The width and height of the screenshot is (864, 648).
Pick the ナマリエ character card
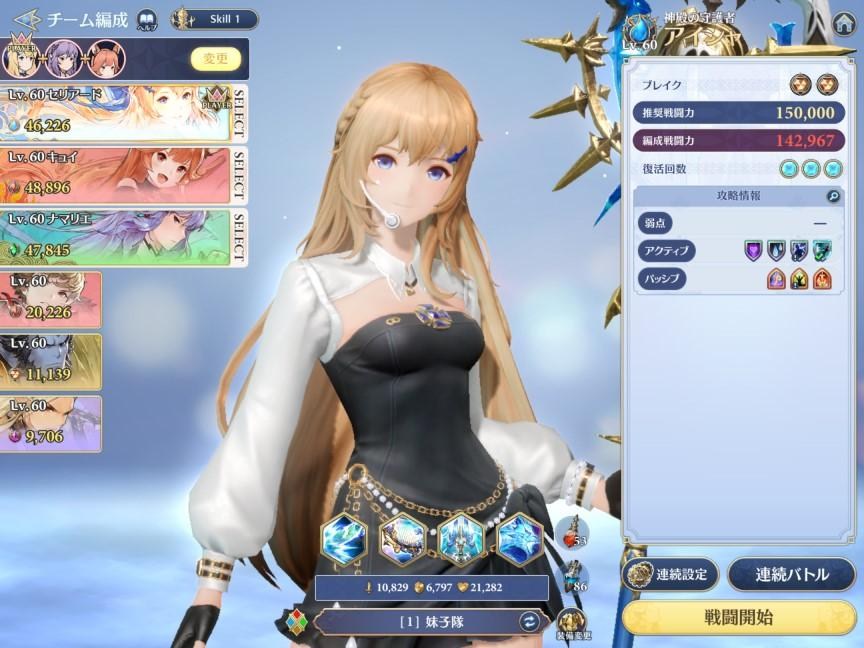coord(116,237)
